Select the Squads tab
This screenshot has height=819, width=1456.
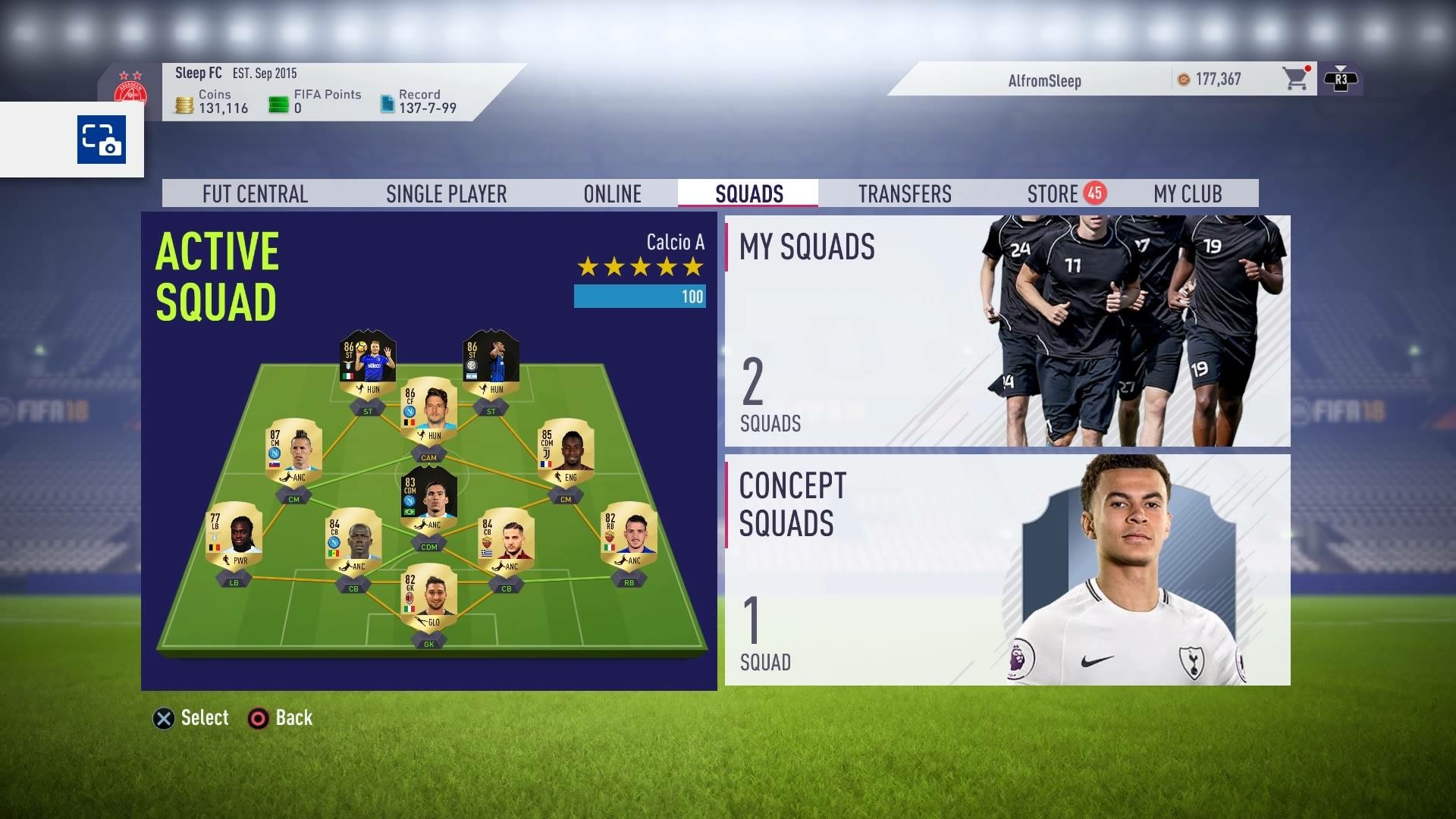coord(748,194)
